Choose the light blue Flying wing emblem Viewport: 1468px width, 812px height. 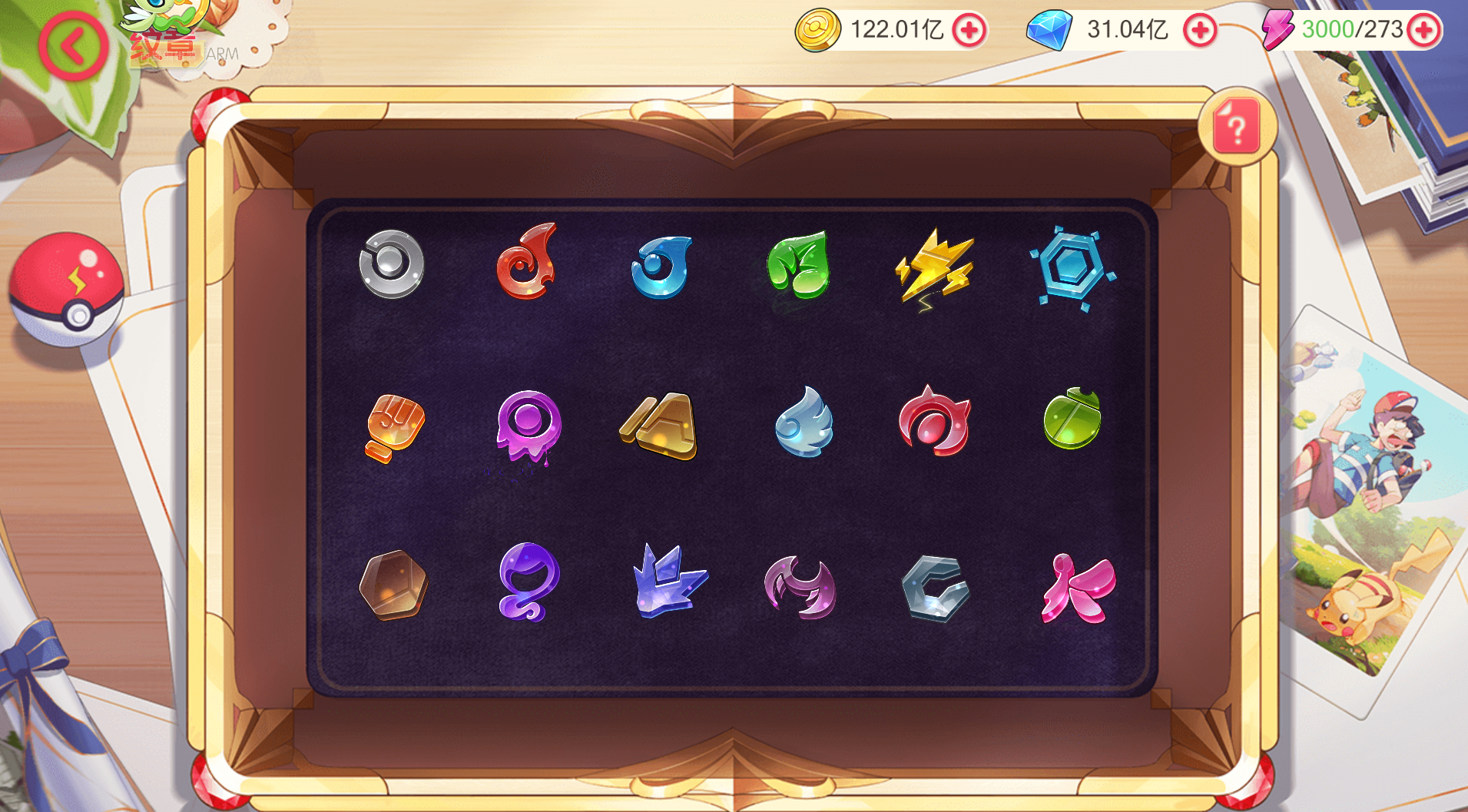point(804,423)
